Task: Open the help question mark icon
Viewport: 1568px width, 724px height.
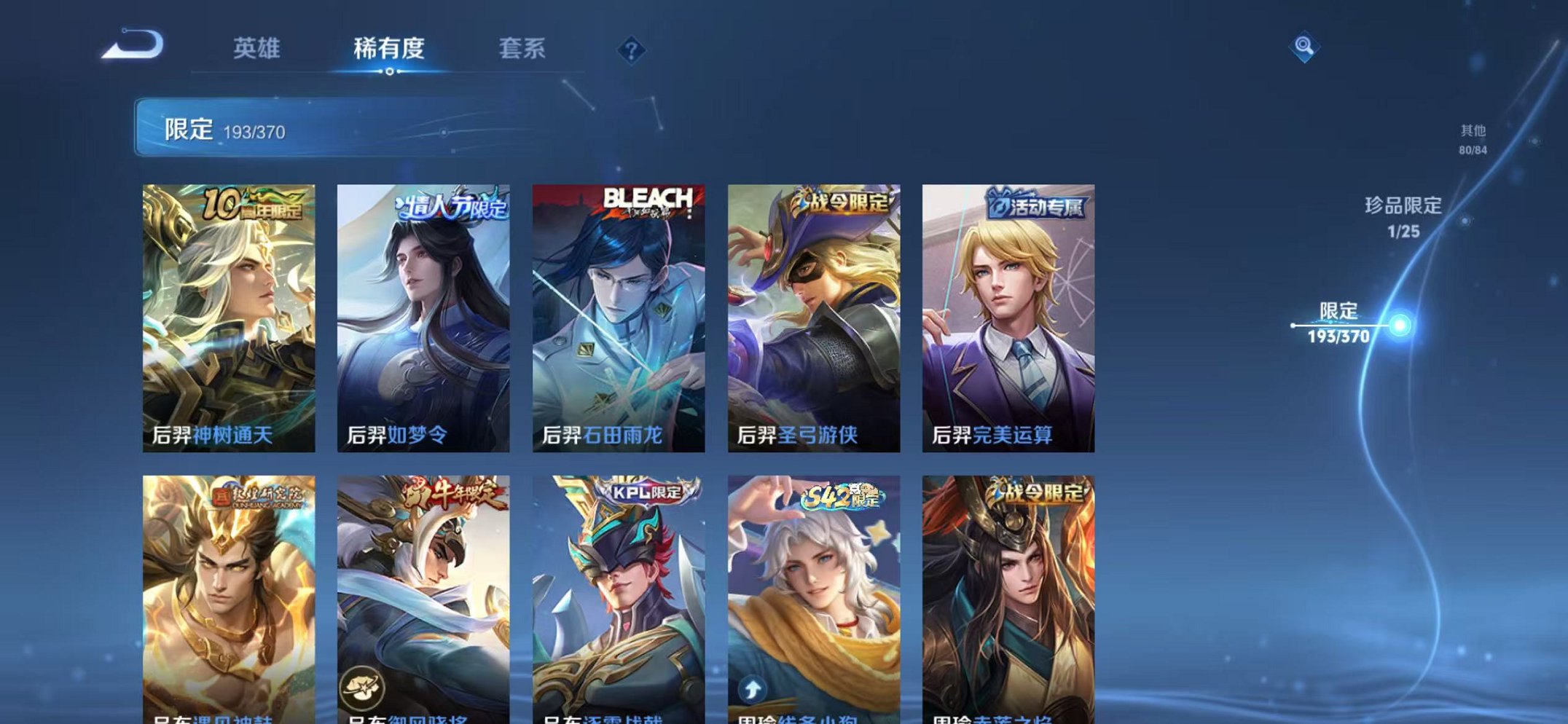Action: 633,49
